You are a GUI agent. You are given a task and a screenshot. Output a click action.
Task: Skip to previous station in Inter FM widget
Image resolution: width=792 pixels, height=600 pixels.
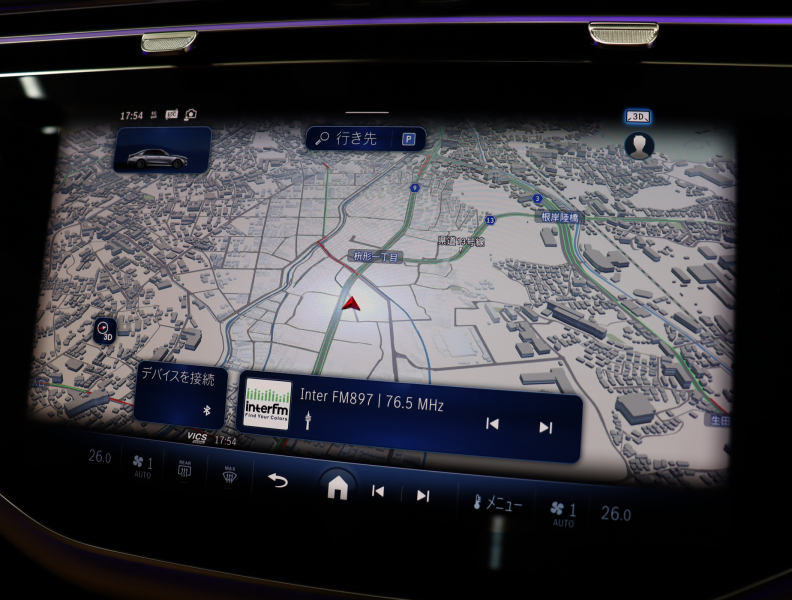tap(492, 424)
